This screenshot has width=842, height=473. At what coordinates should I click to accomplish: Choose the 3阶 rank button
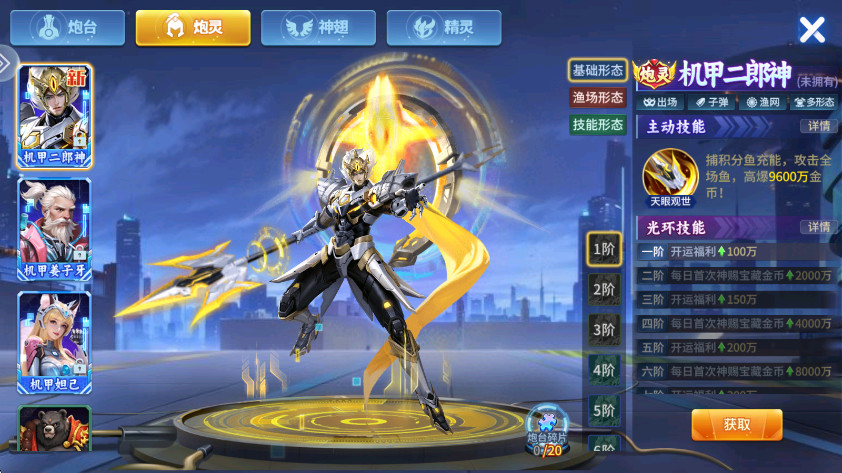(603, 329)
